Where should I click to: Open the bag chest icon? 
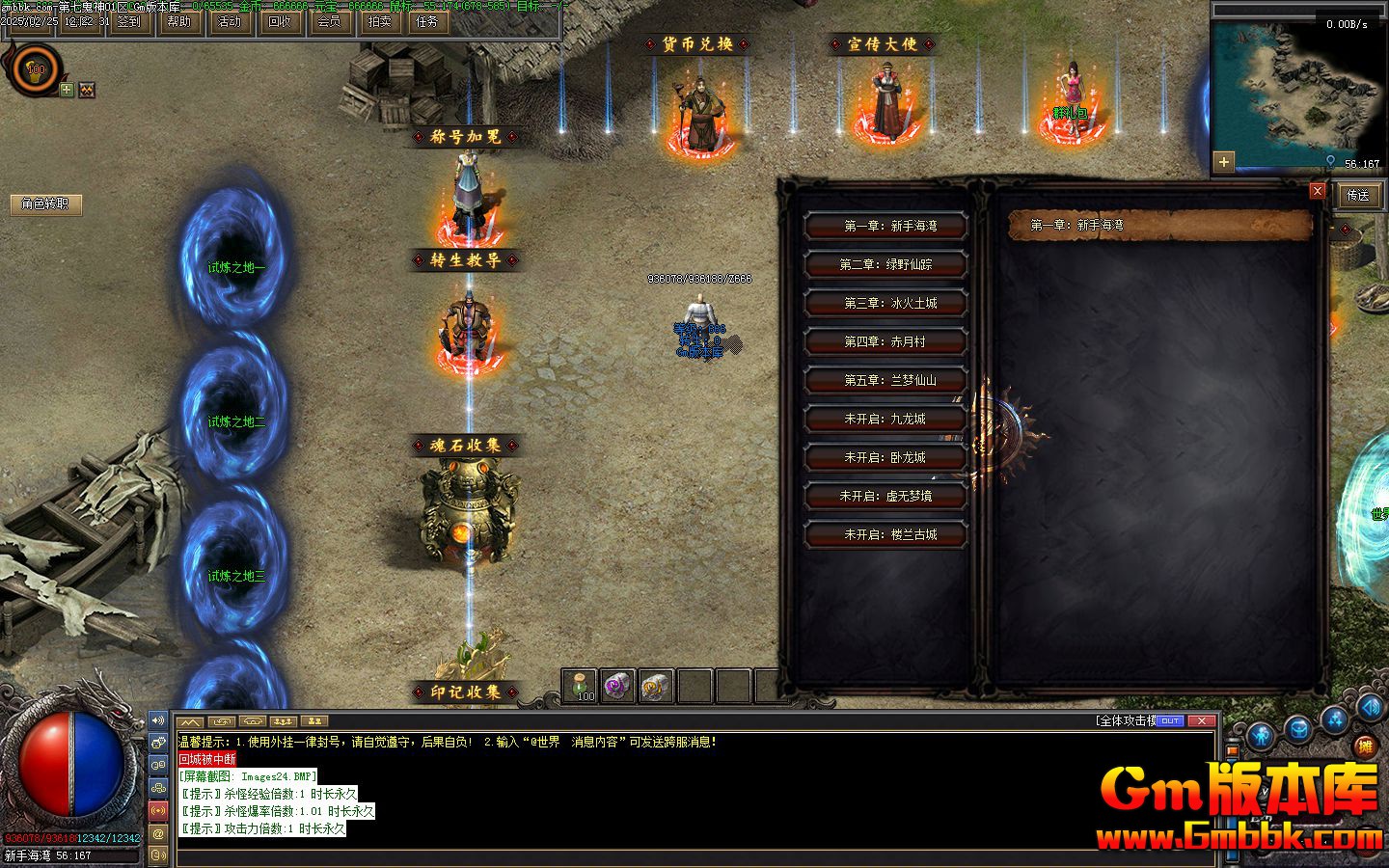click(1298, 730)
